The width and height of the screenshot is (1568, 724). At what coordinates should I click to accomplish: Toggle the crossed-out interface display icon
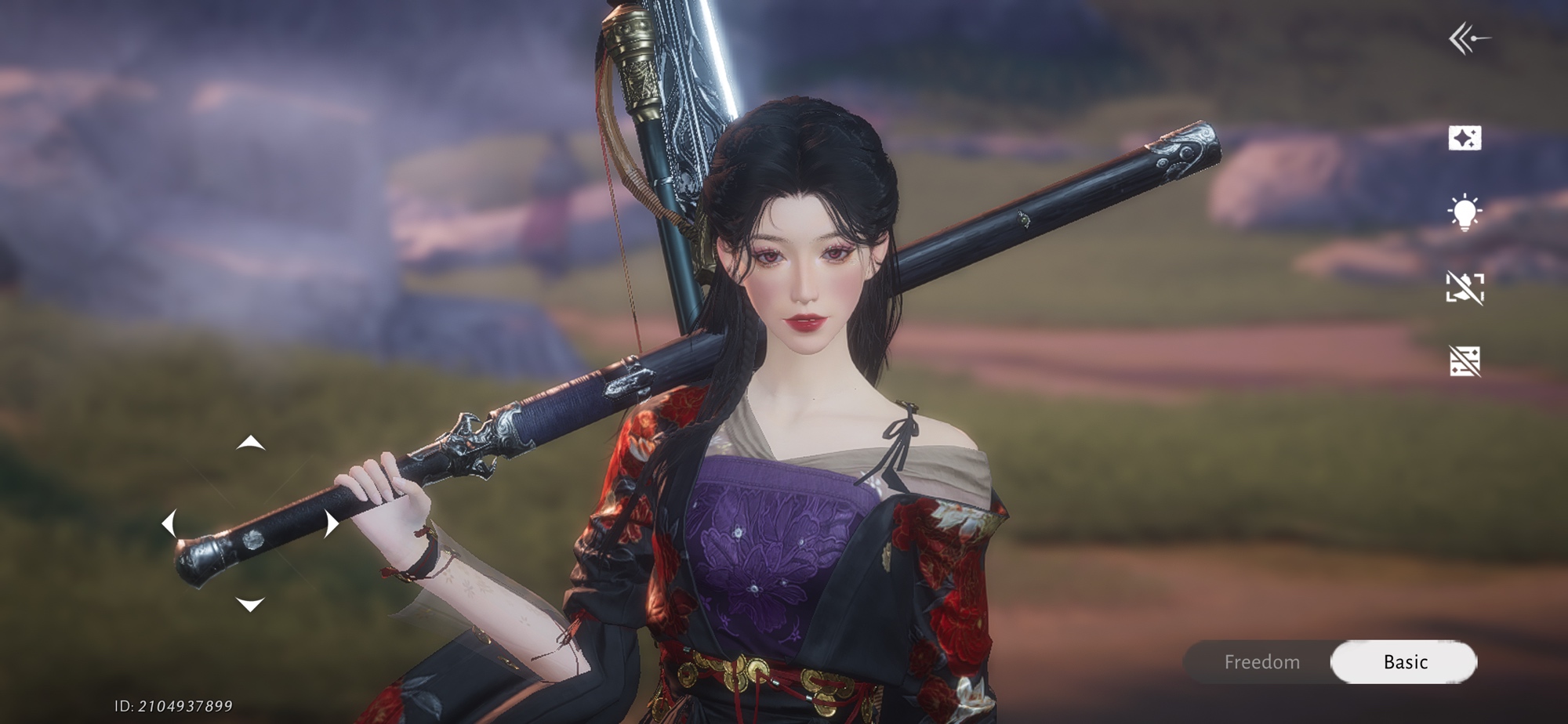(x=1465, y=361)
